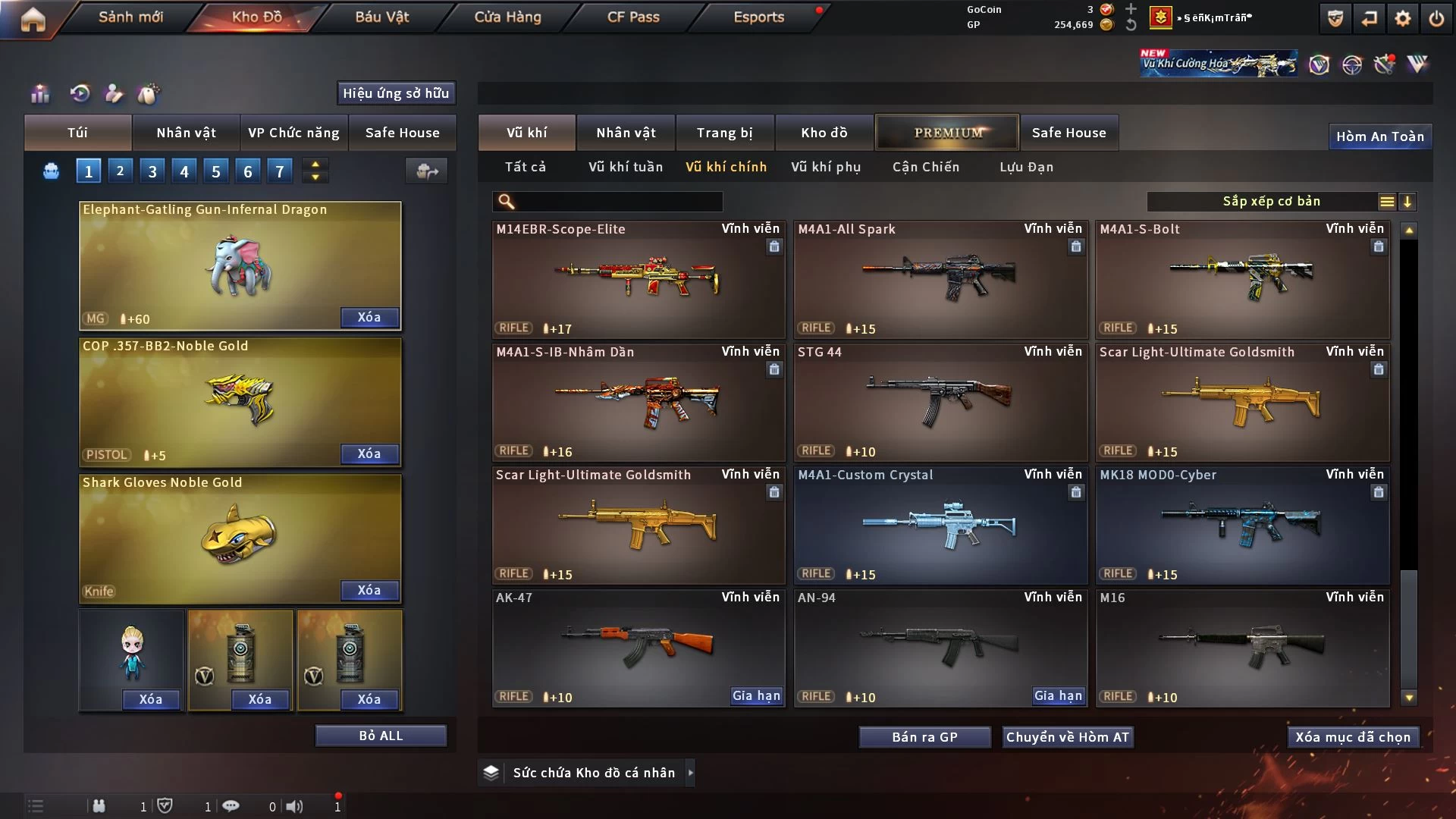Show Hiệu ứng sở hữu effects
Image resolution: width=1456 pixels, height=819 pixels.
point(396,93)
